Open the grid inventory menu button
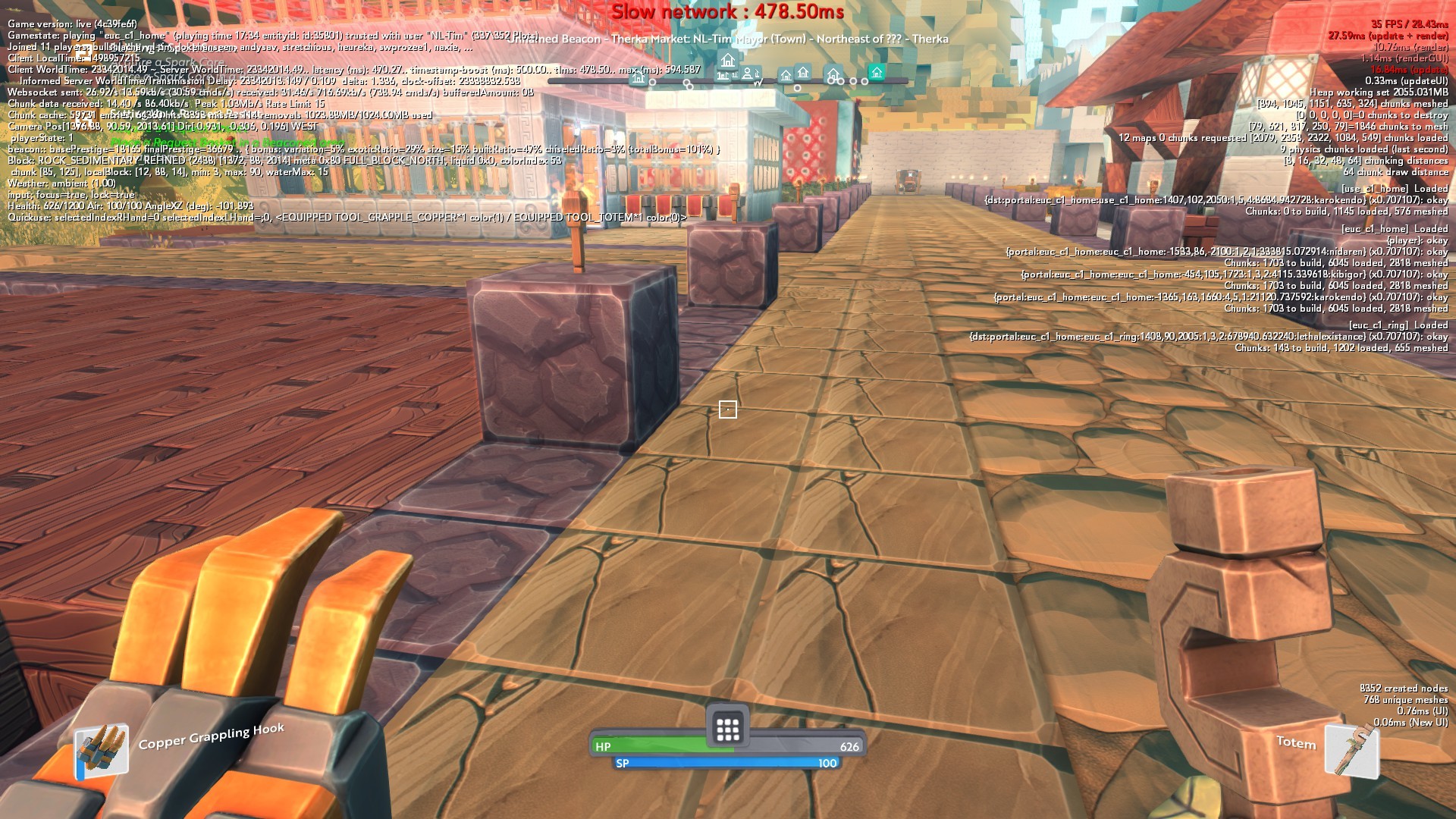Screen dimensions: 1456x819 (727, 729)
